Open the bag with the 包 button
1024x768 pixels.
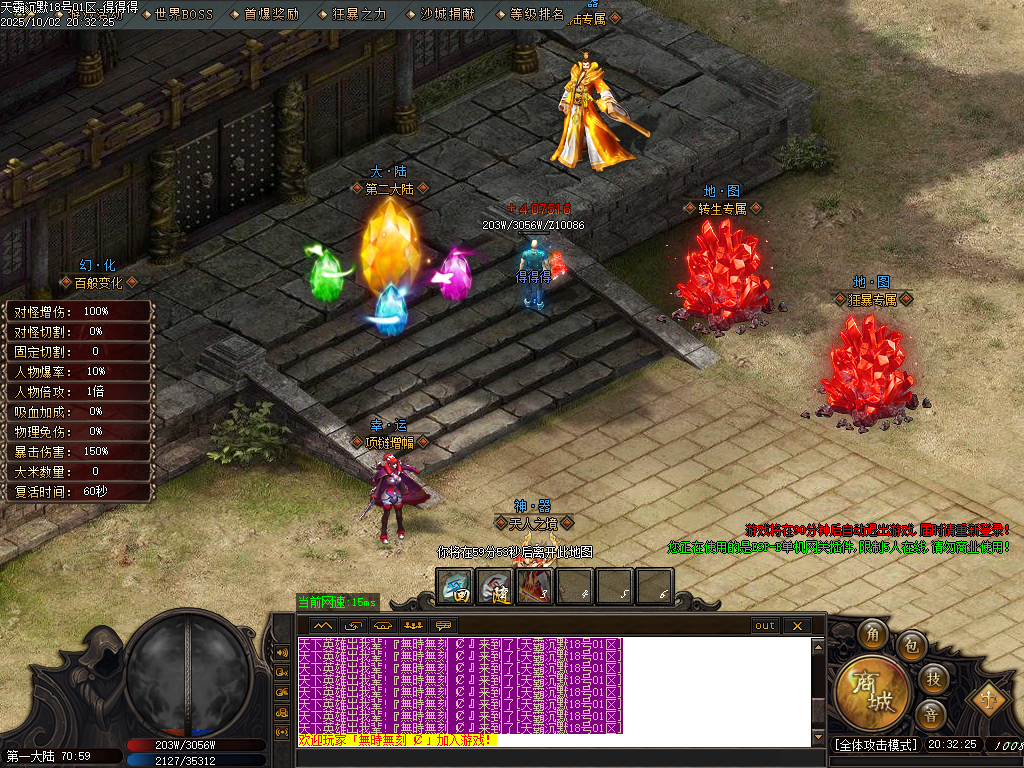[x=909, y=645]
